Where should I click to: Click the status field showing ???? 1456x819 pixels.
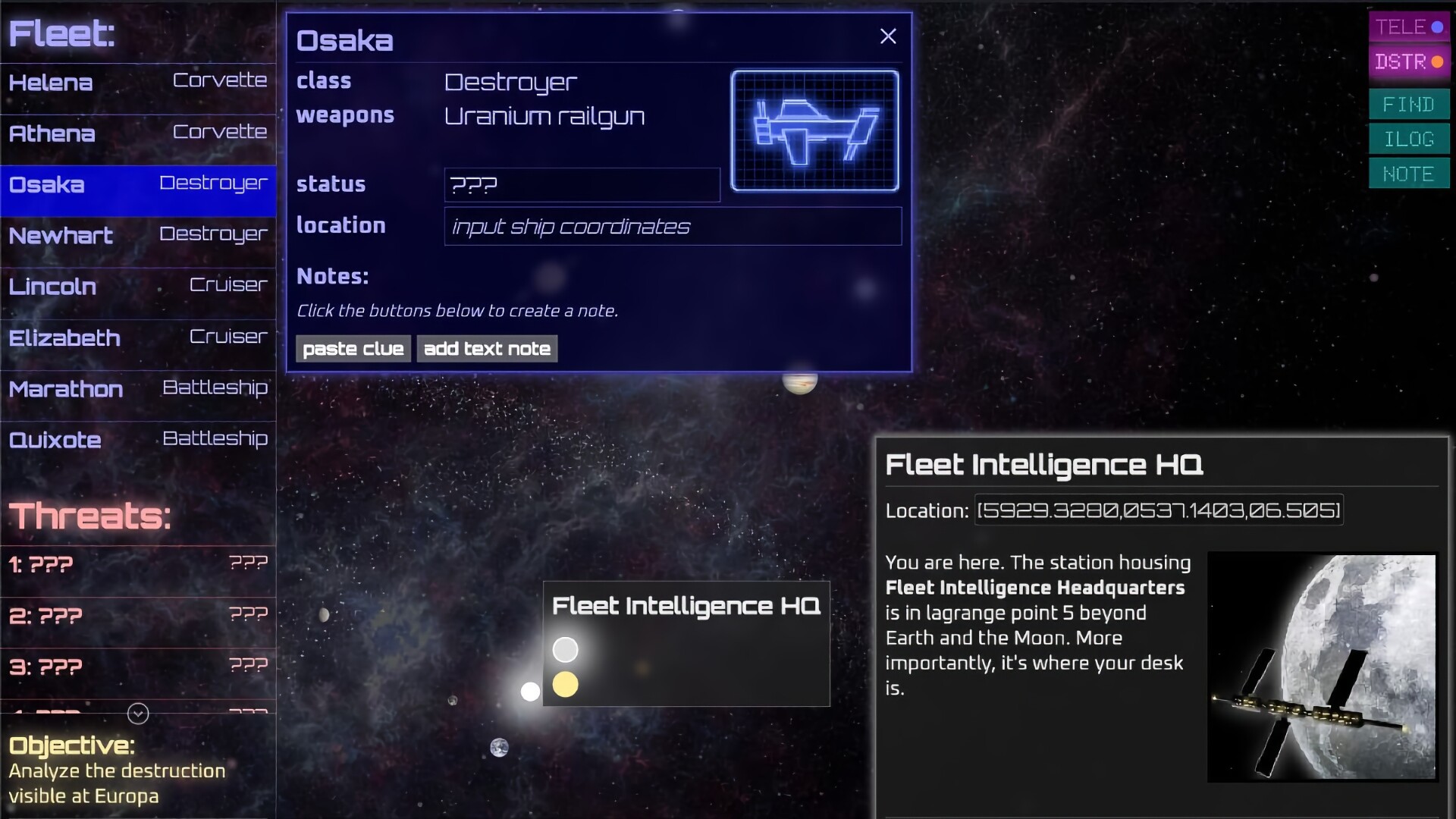581,184
